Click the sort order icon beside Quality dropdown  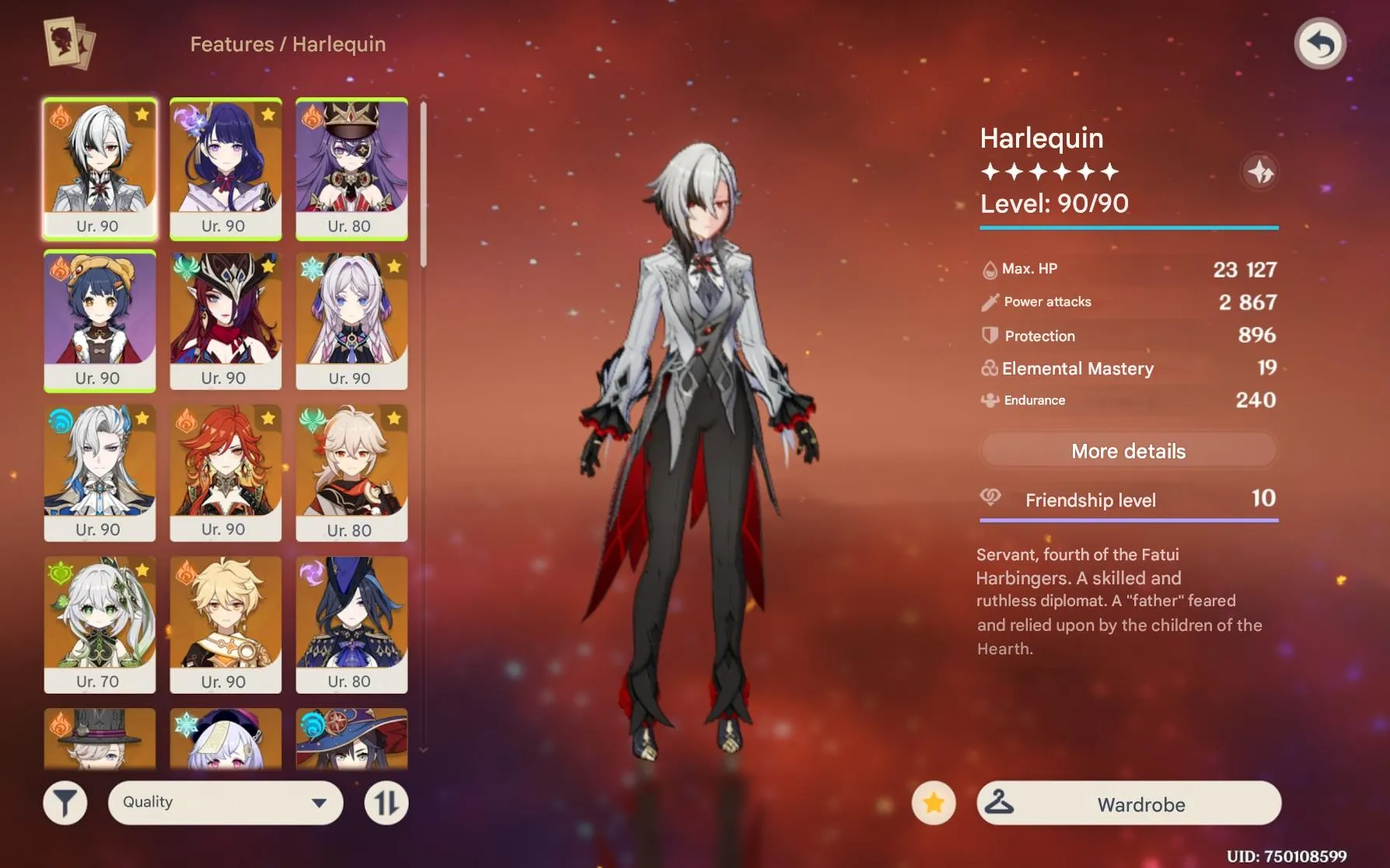[386, 802]
